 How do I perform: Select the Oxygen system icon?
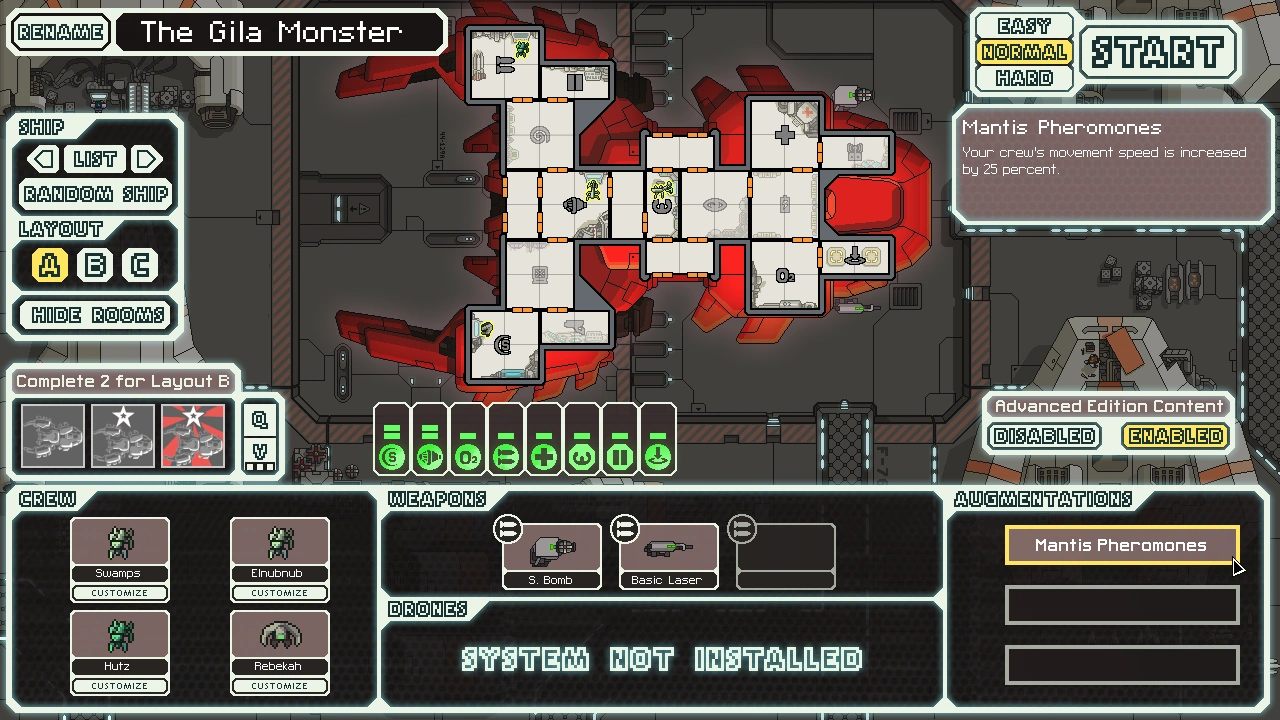[467, 456]
